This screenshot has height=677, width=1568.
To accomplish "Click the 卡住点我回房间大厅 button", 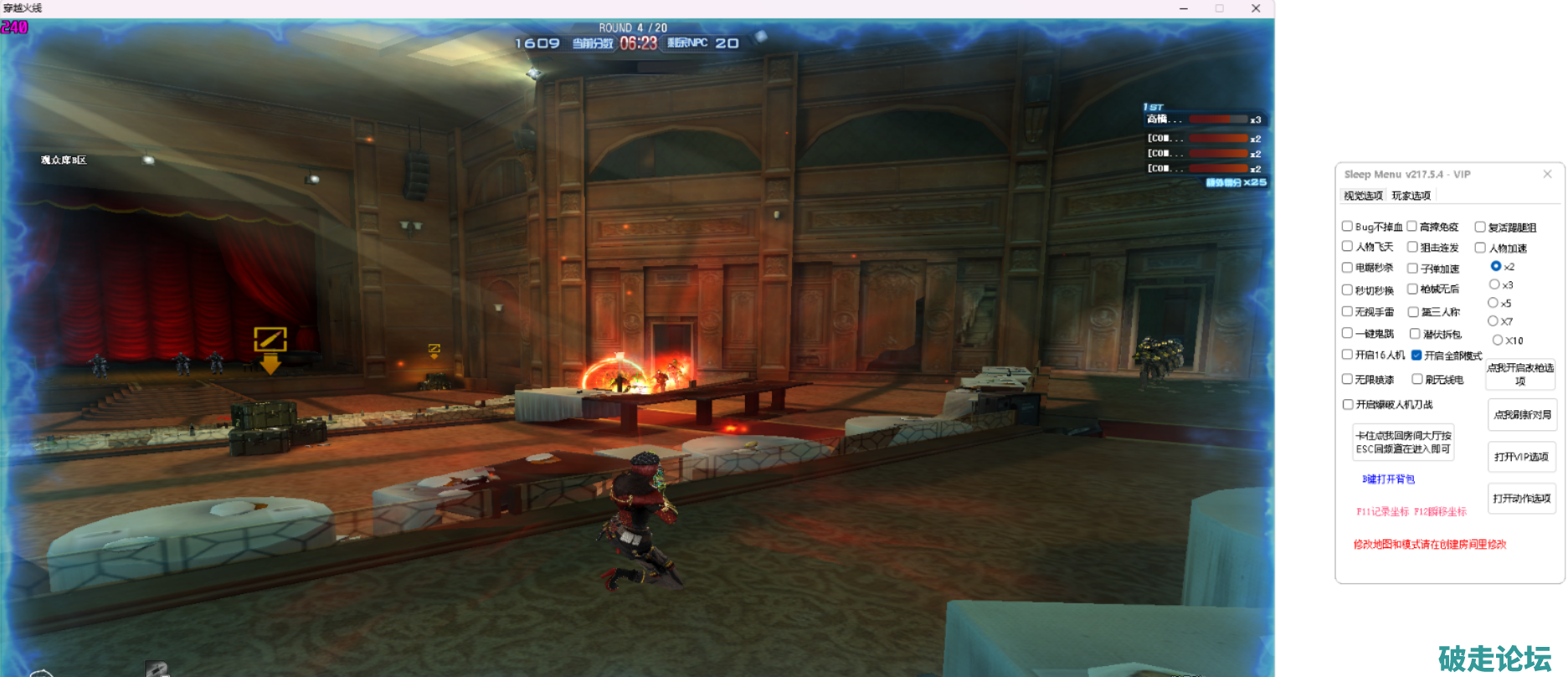I will [1403, 442].
